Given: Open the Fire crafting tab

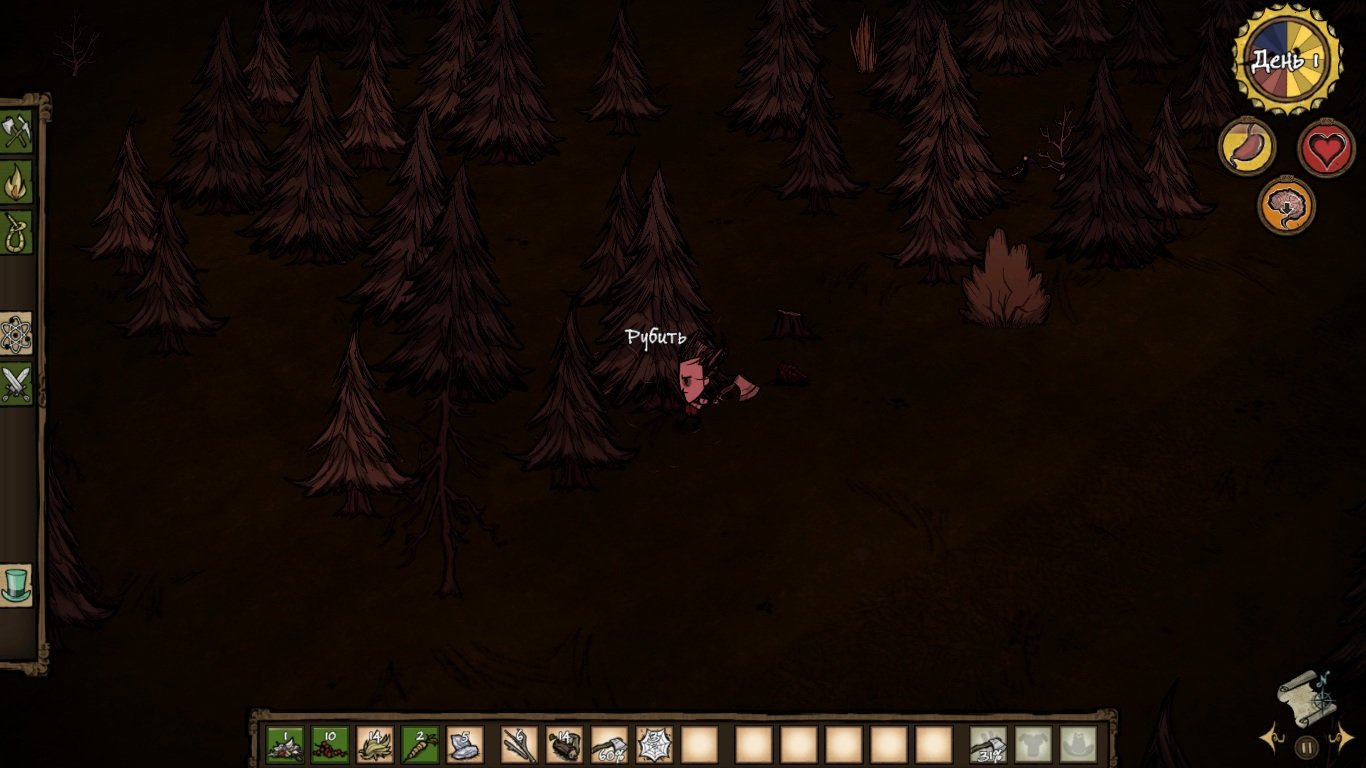Looking at the screenshot, I should click(x=17, y=182).
